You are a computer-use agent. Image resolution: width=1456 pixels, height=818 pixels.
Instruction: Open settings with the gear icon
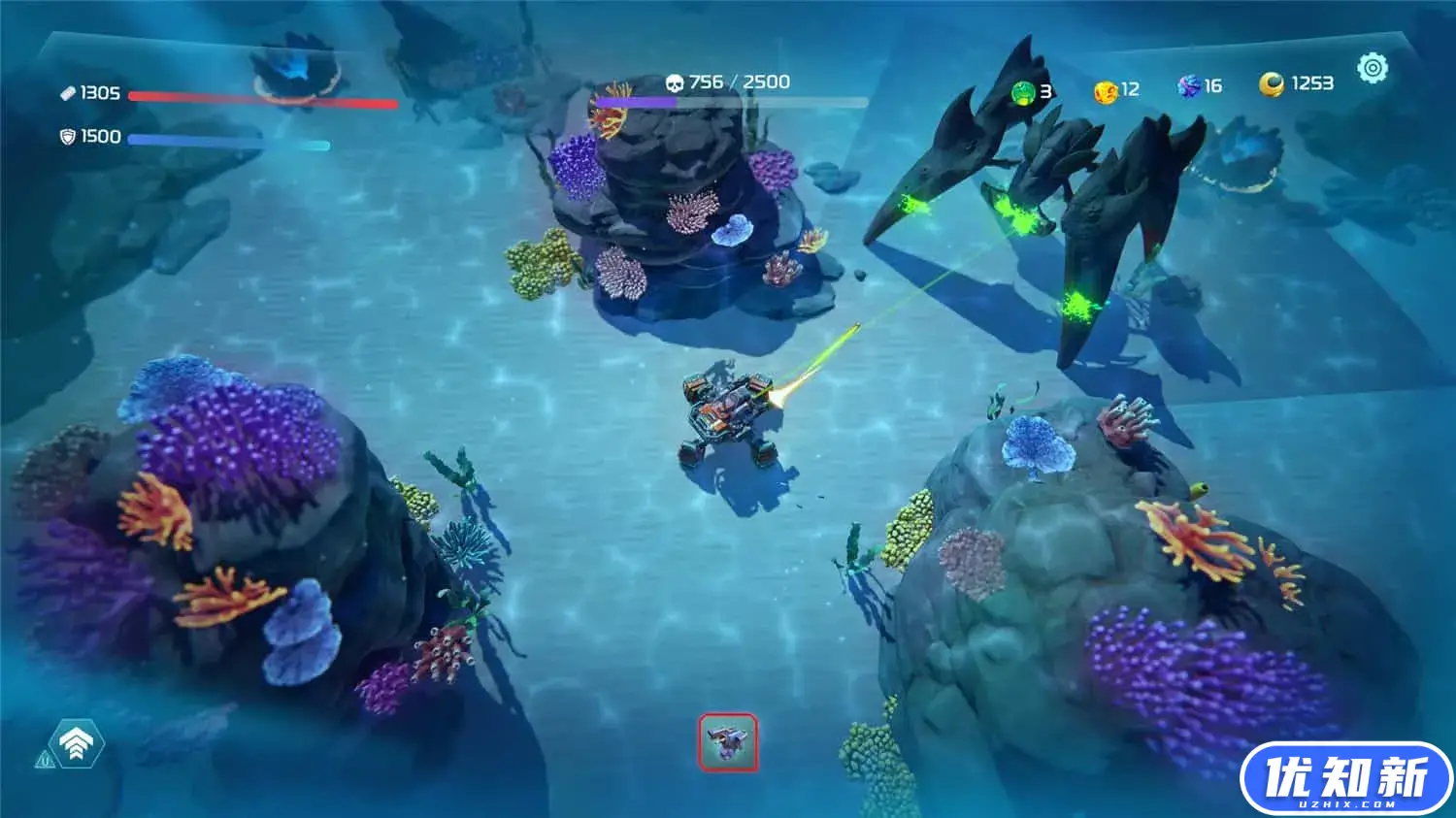pyautogui.click(x=1373, y=68)
